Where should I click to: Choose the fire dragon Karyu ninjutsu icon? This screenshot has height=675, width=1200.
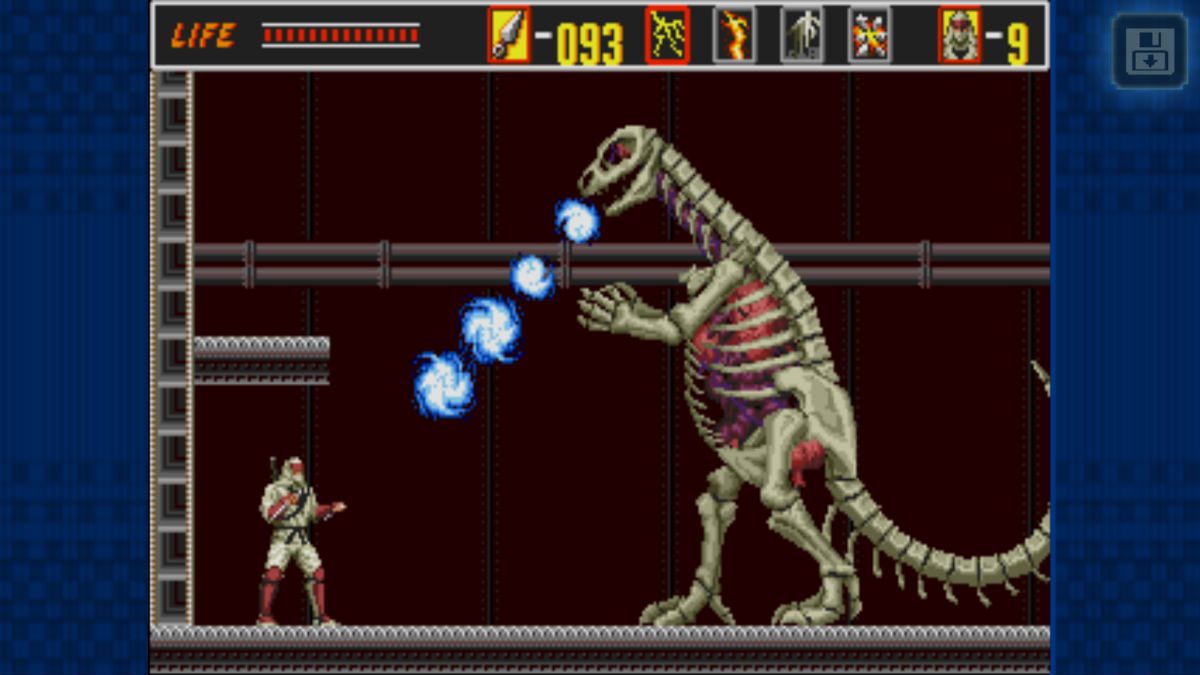point(733,35)
